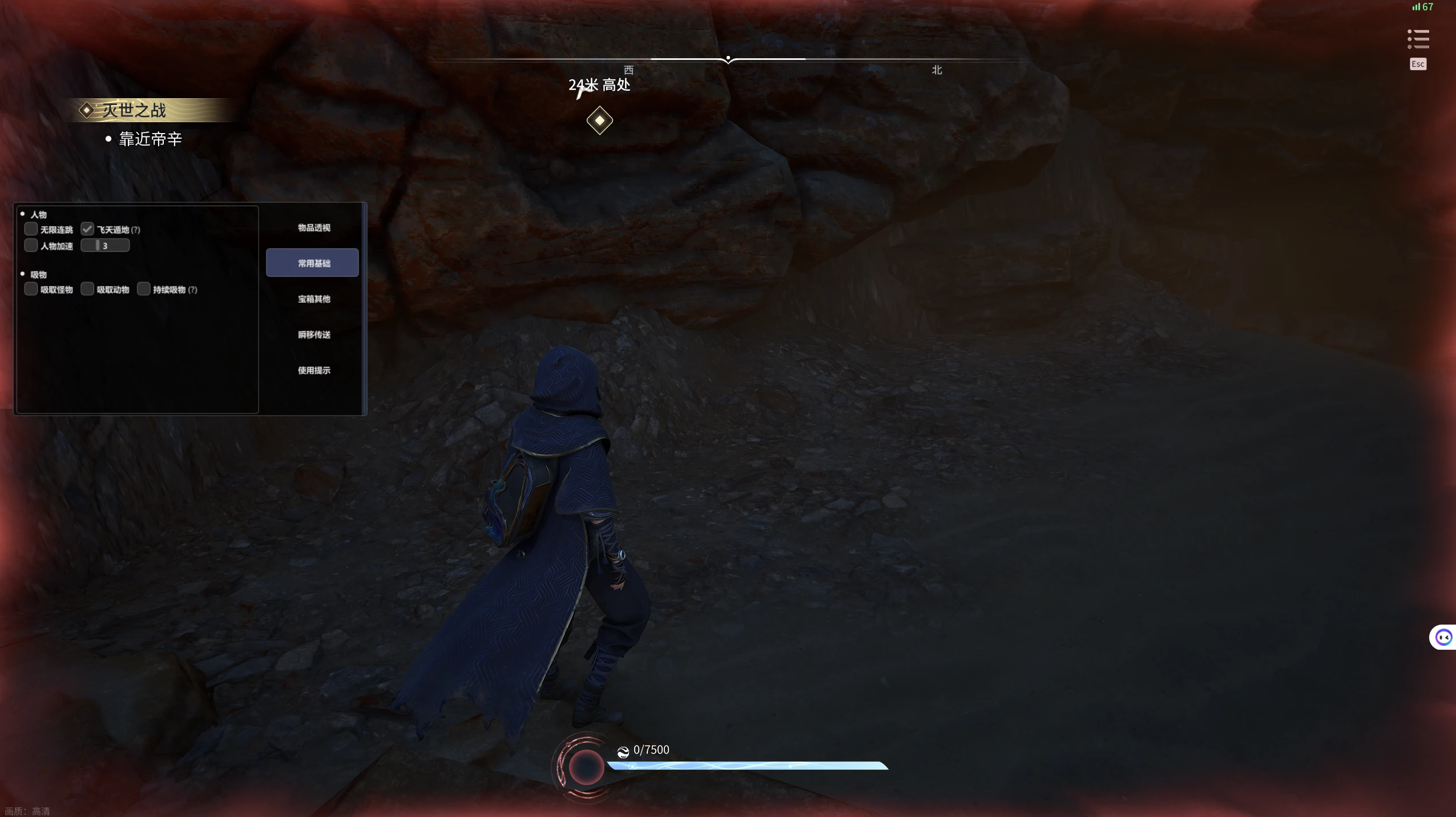Switch to the 物品透视 item ESP tab
The width and height of the screenshot is (1456, 817).
(x=313, y=228)
